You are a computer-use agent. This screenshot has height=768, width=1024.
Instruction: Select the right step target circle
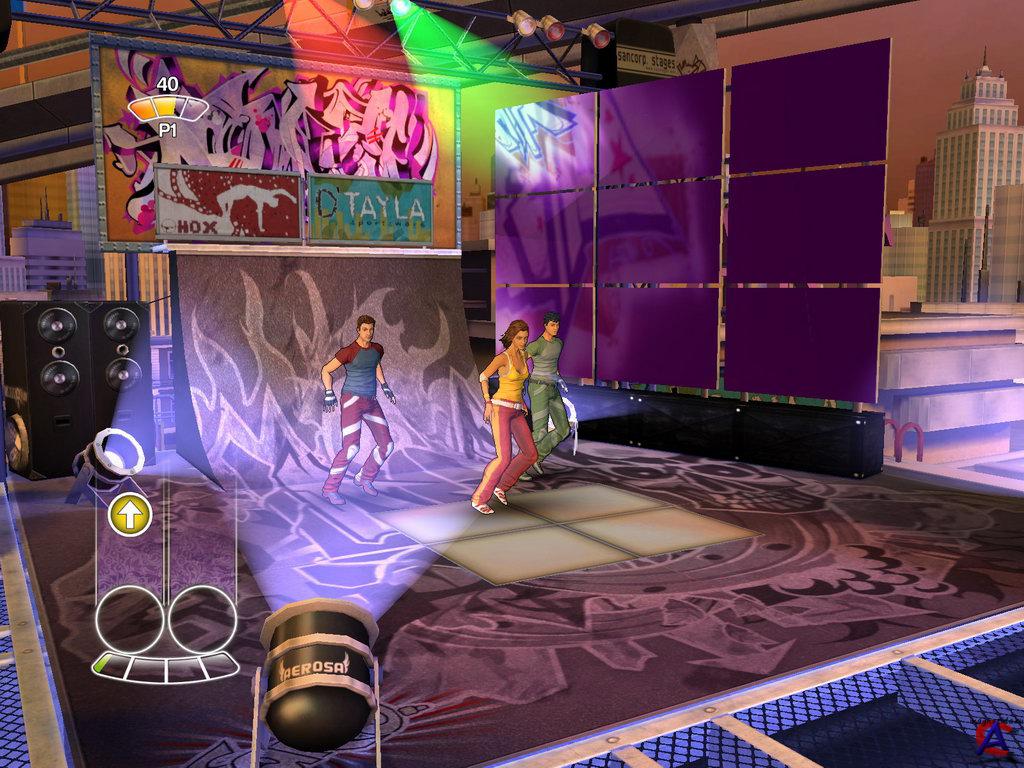[203, 620]
